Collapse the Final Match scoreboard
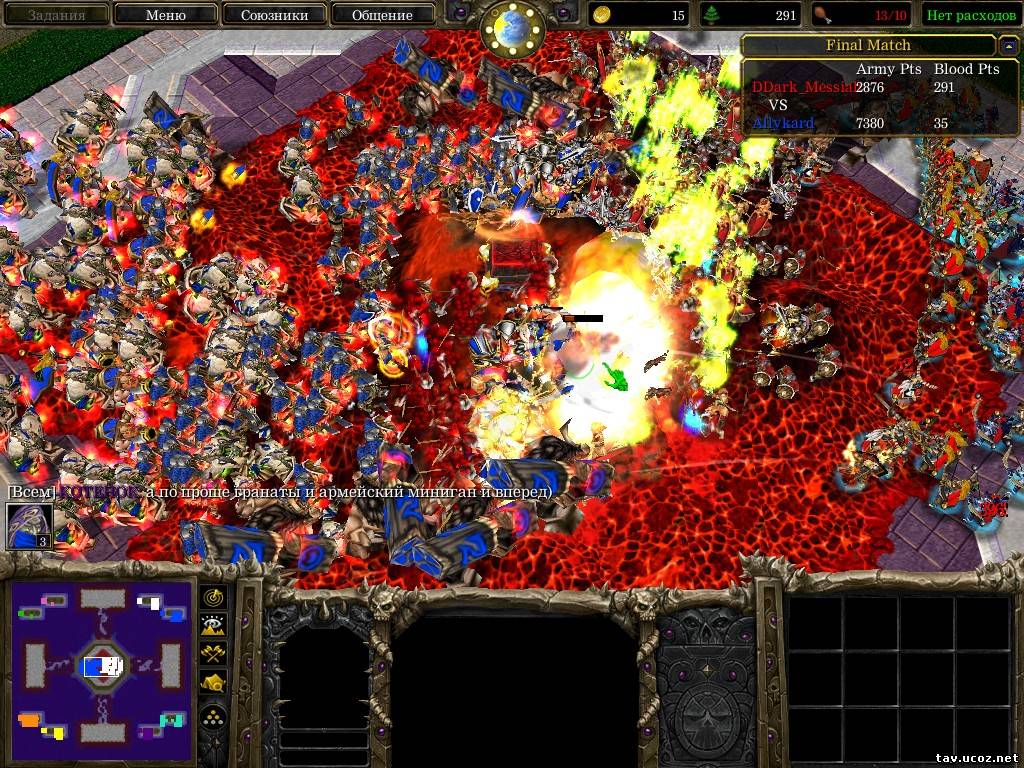 pos(1008,45)
